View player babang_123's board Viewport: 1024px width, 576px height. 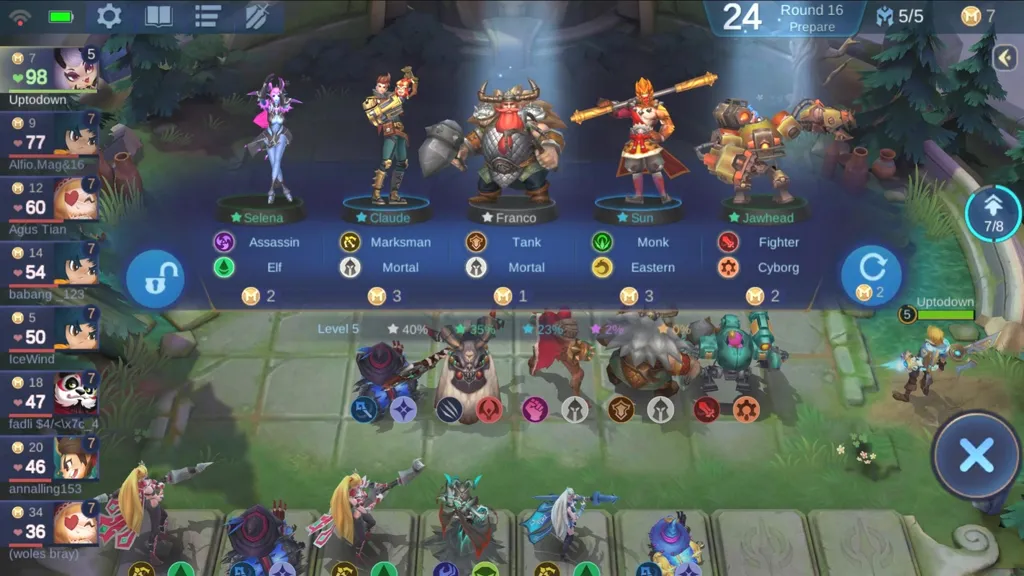pyautogui.click(x=50, y=267)
